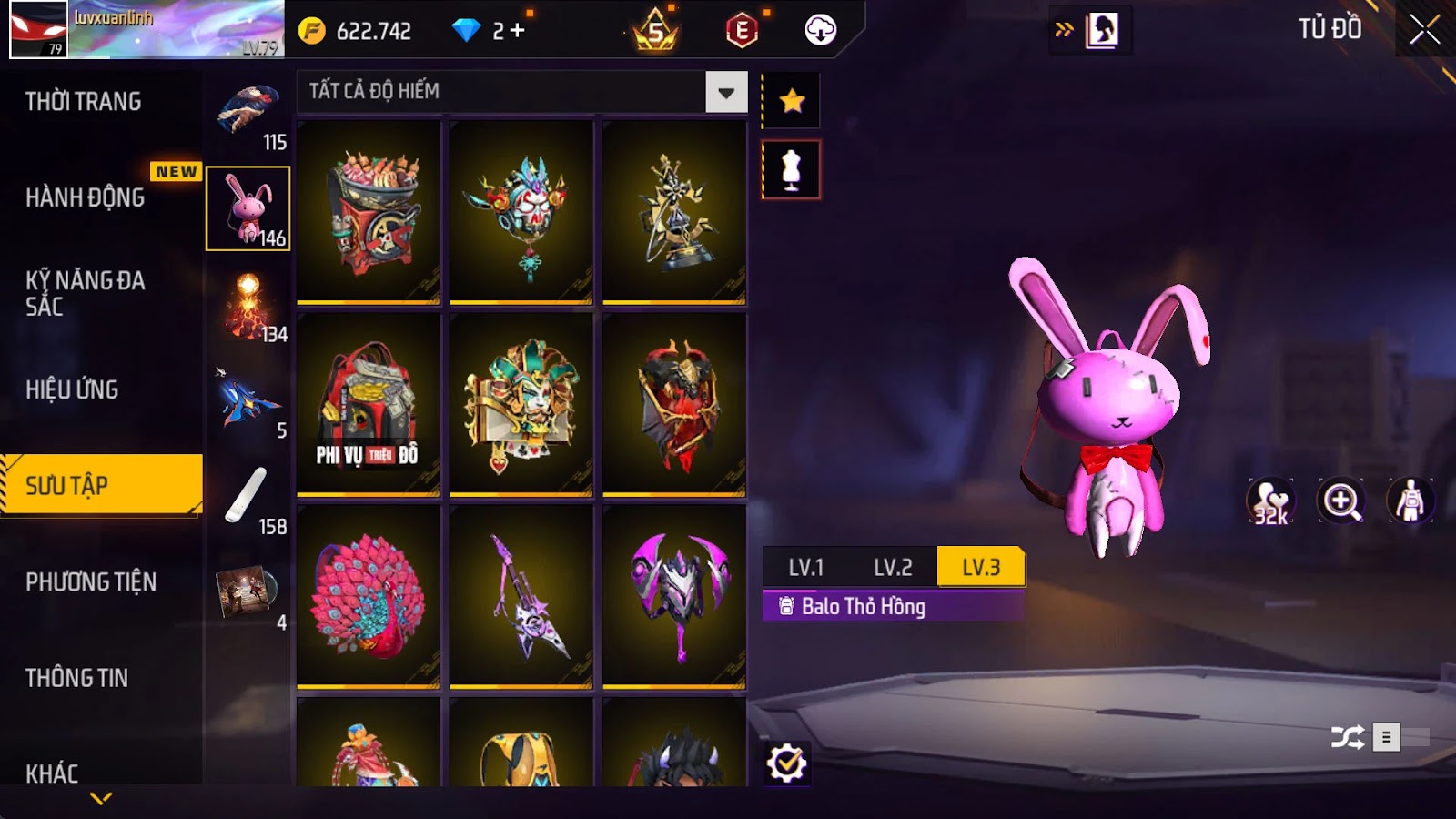Select the LV.1 backpack level tab
Image resolution: width=1456 pixels, height=819 pixels.
coord(806,568)
